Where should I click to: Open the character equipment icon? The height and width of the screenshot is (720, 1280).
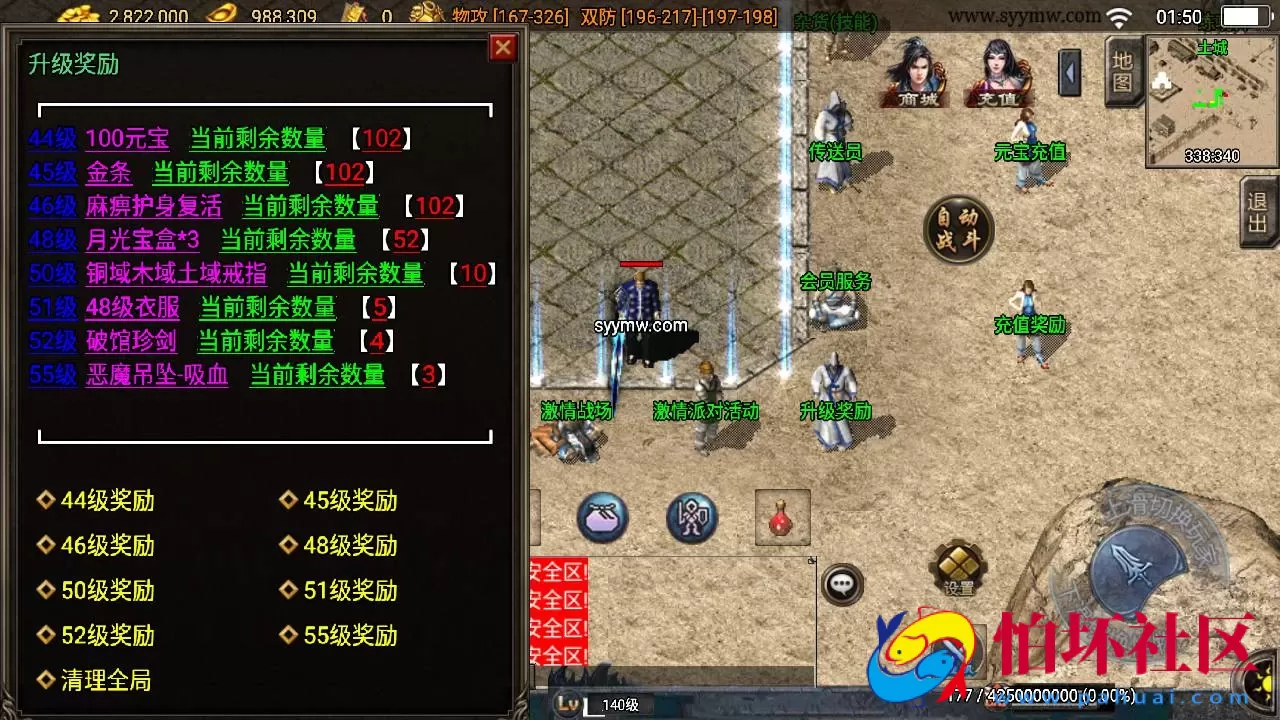pyautogui.click(x=690, y=515)
